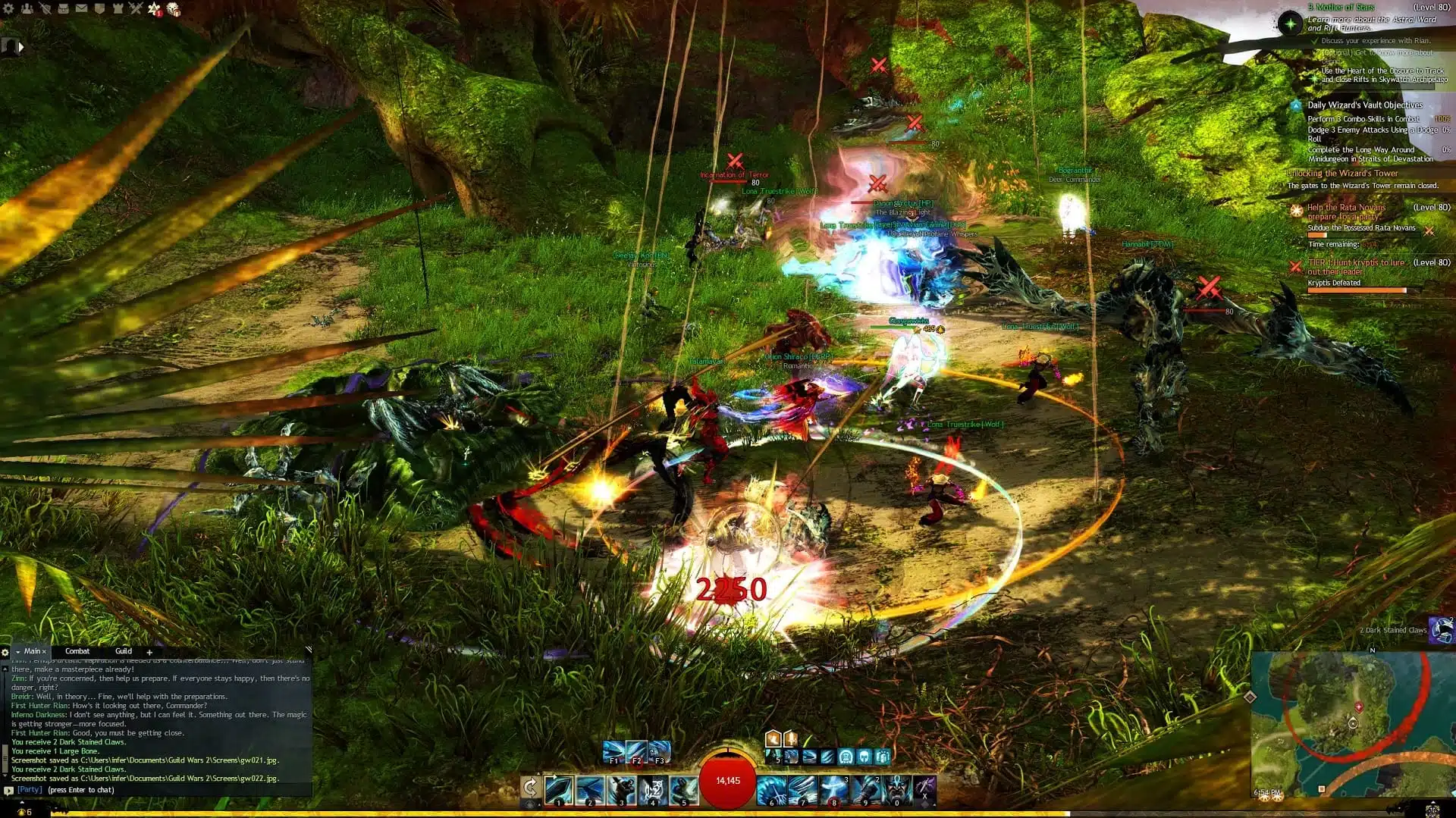Open the Party chat channel selector
Screen dimensions: 1456x818
(9, 790)
